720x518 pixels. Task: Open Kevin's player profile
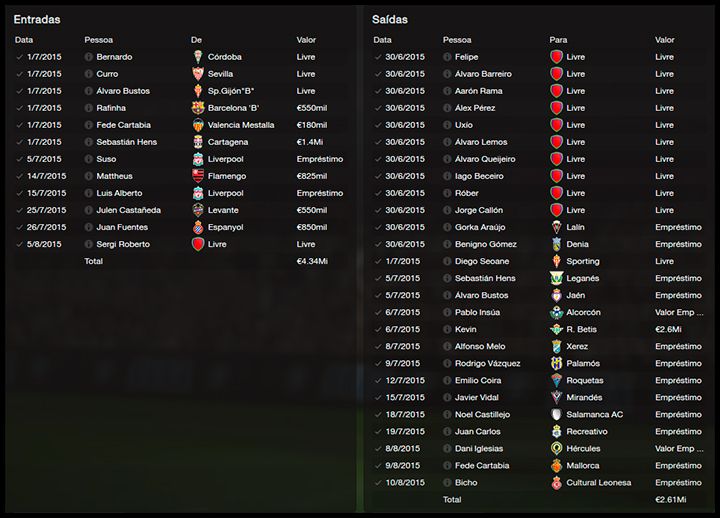pyautogui.click(x=465, y=329)
